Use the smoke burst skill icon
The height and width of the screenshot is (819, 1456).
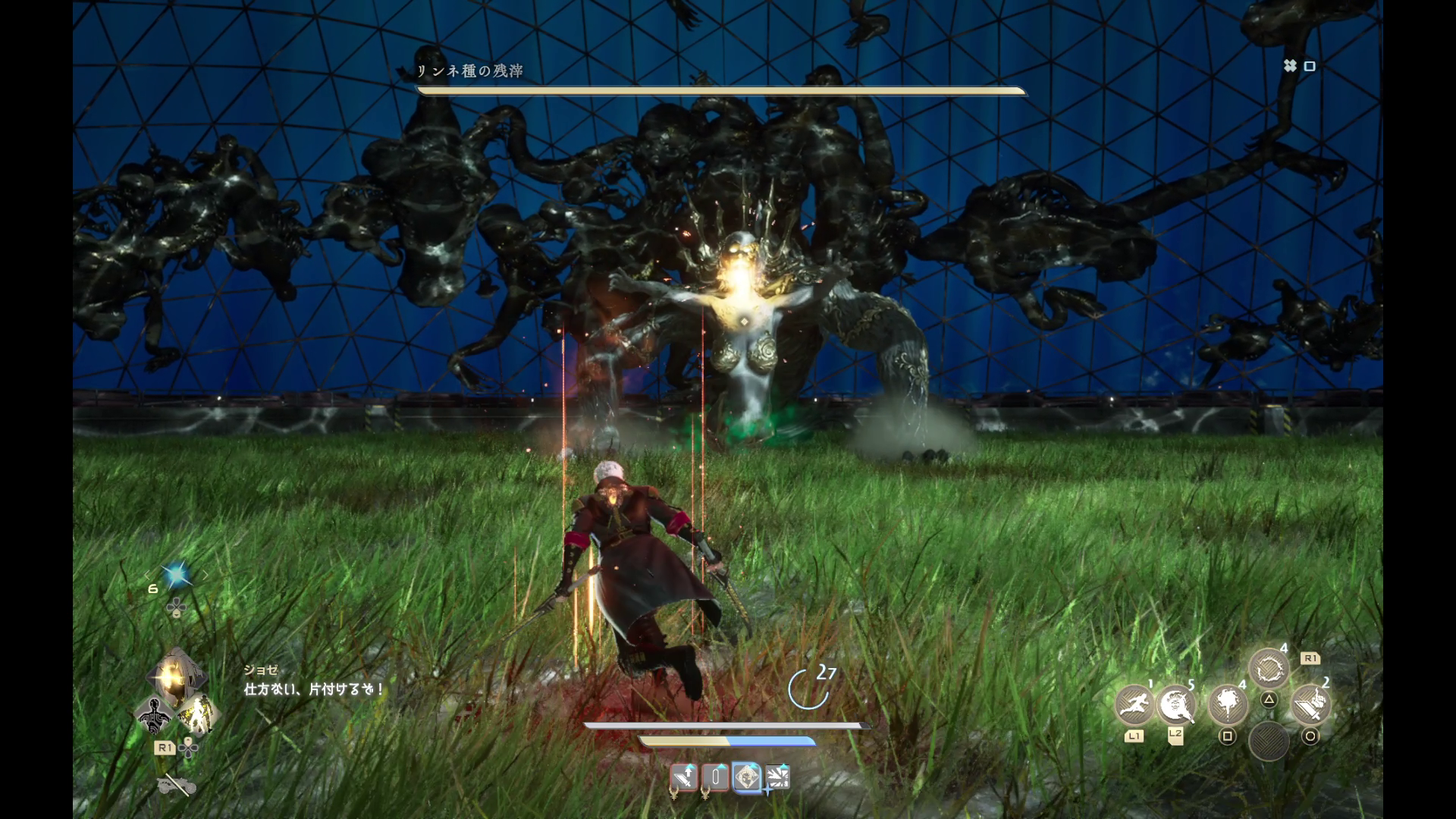pos(1227,705)
